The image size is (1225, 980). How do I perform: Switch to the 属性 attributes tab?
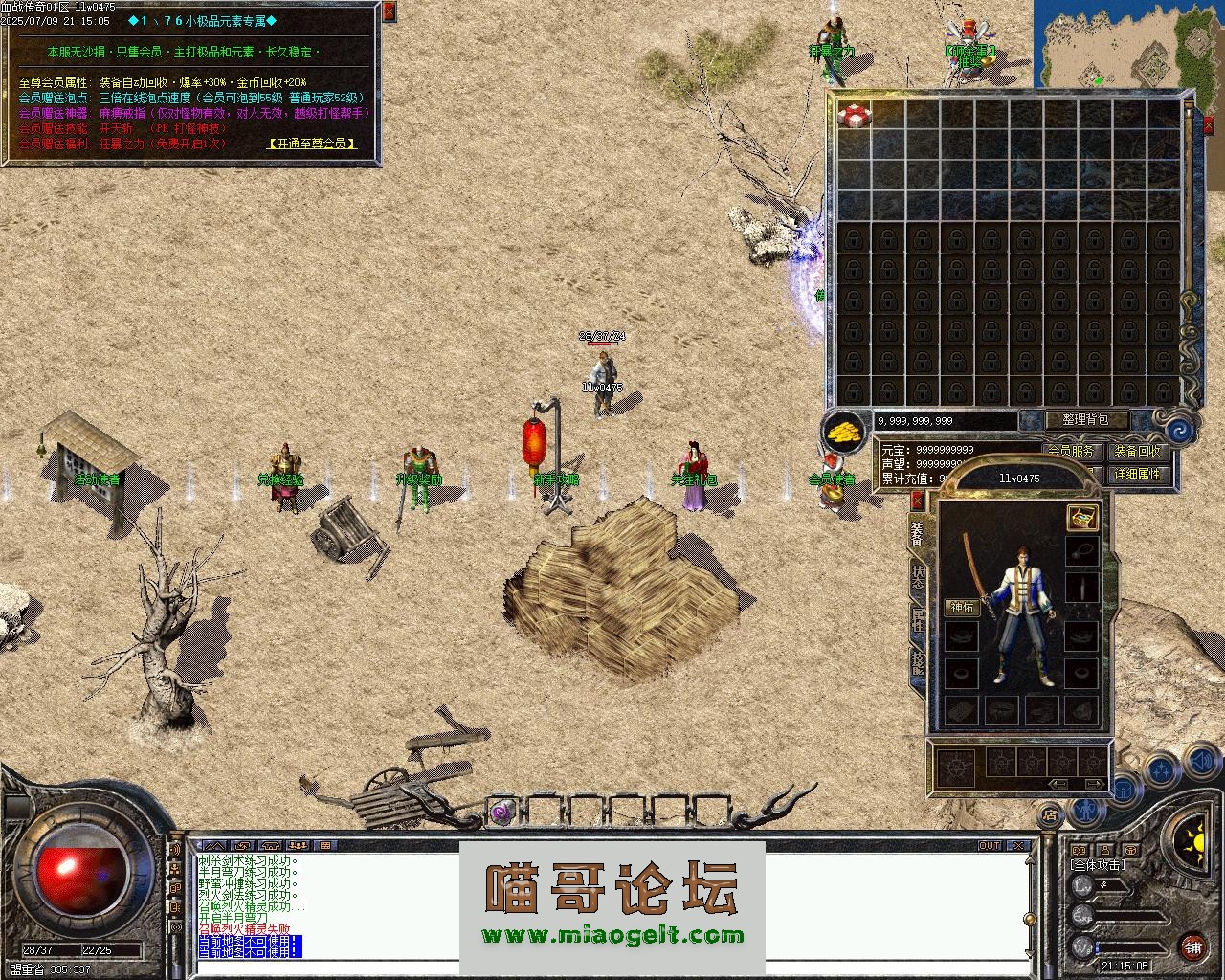[917, 619]
